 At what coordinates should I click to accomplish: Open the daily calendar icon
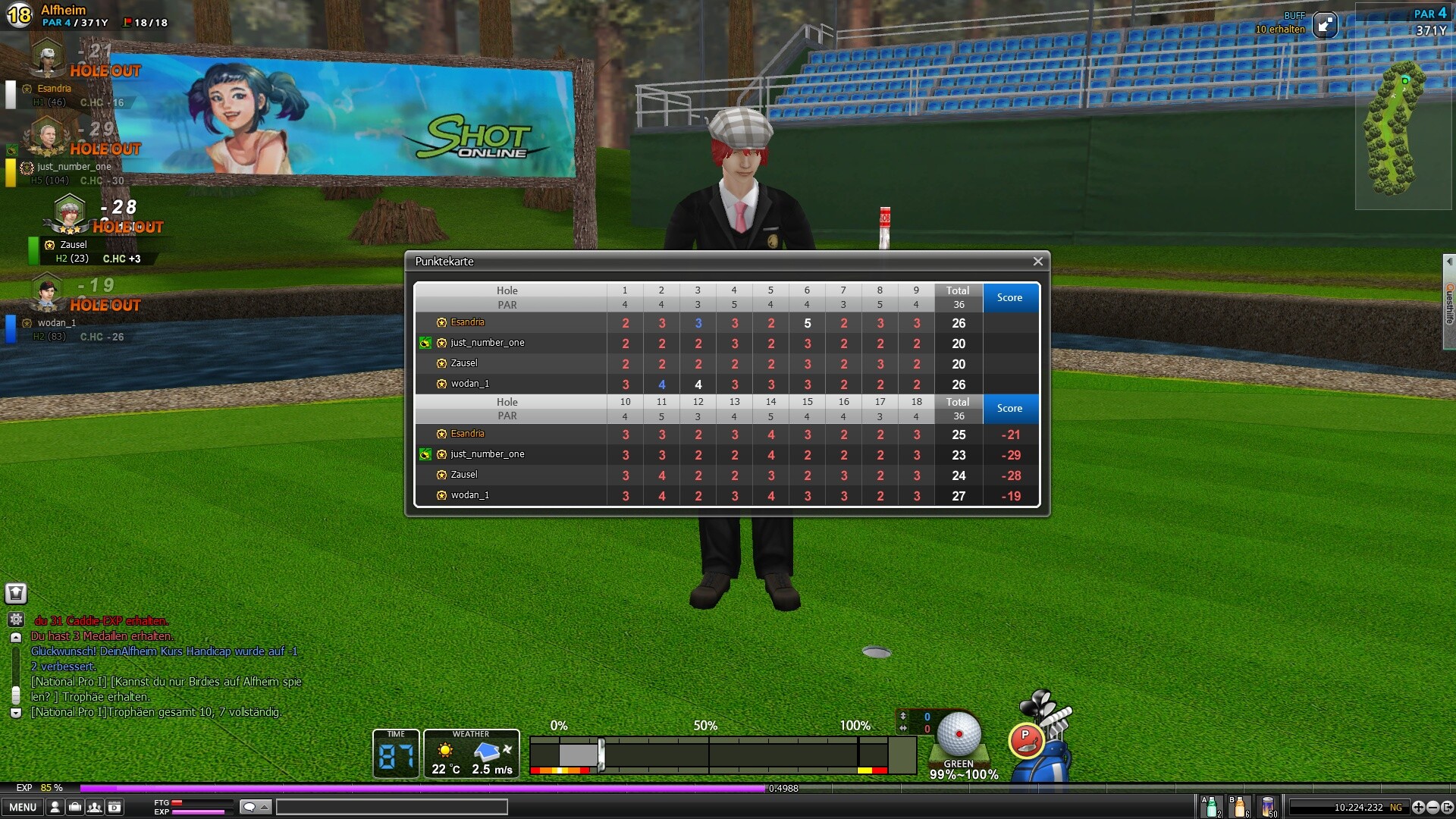coord(115,807)
